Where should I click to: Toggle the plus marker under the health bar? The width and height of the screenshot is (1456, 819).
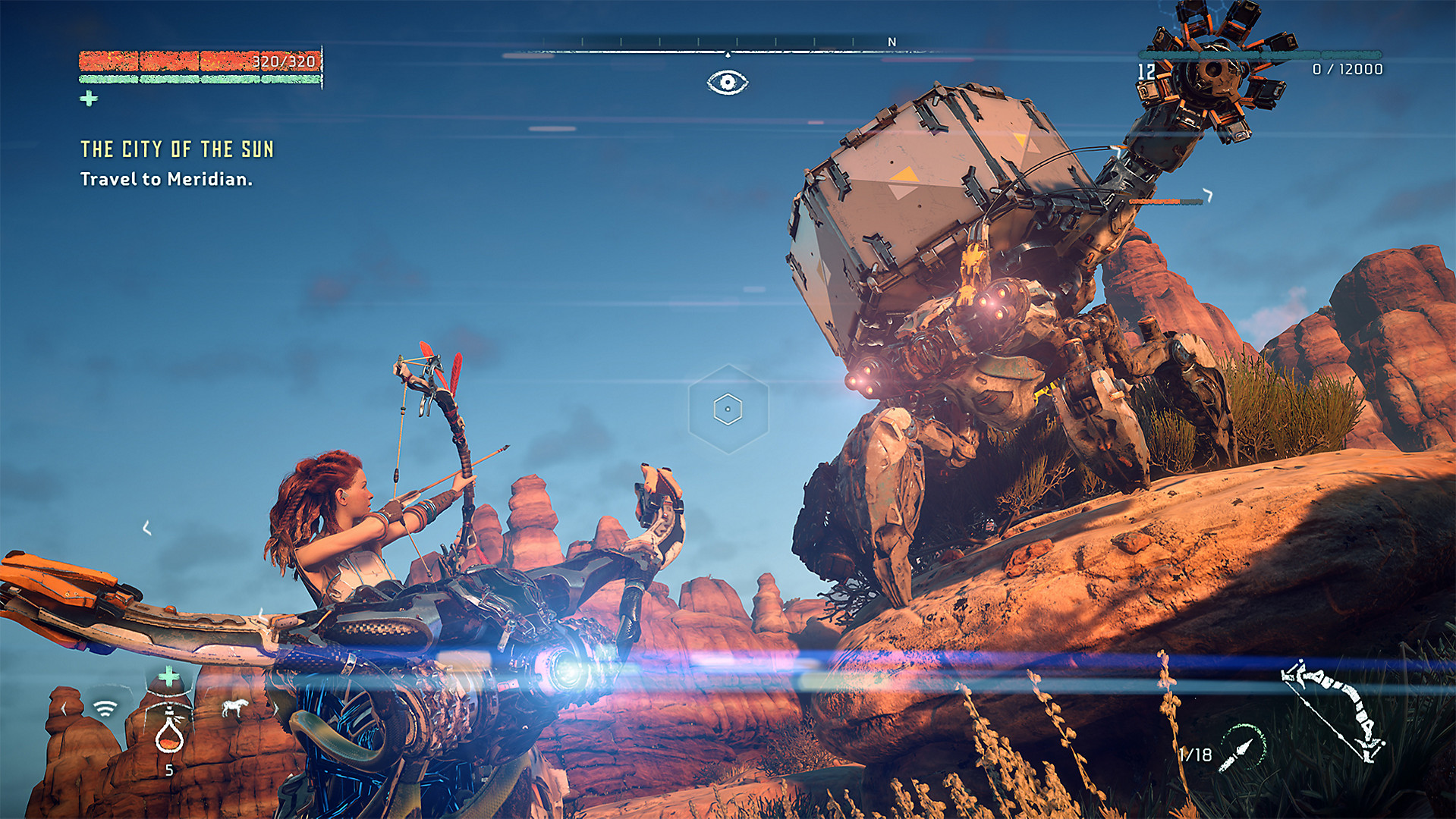(x=89, y=97)
